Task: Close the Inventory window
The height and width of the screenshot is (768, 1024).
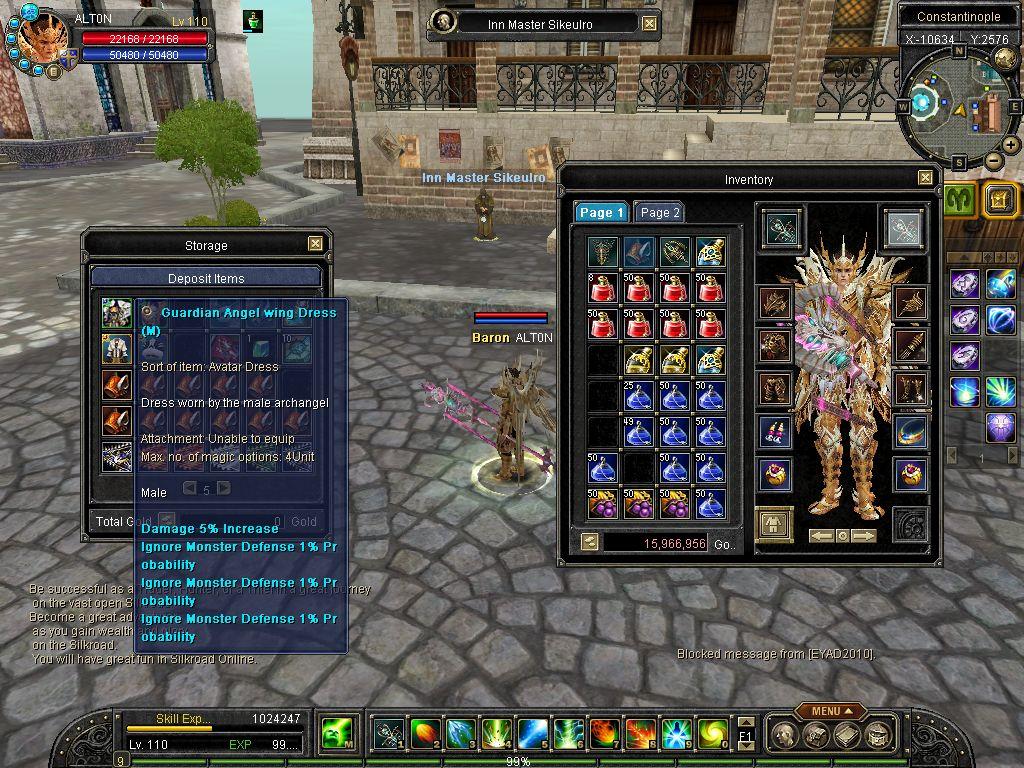Action: coord(926,179)
